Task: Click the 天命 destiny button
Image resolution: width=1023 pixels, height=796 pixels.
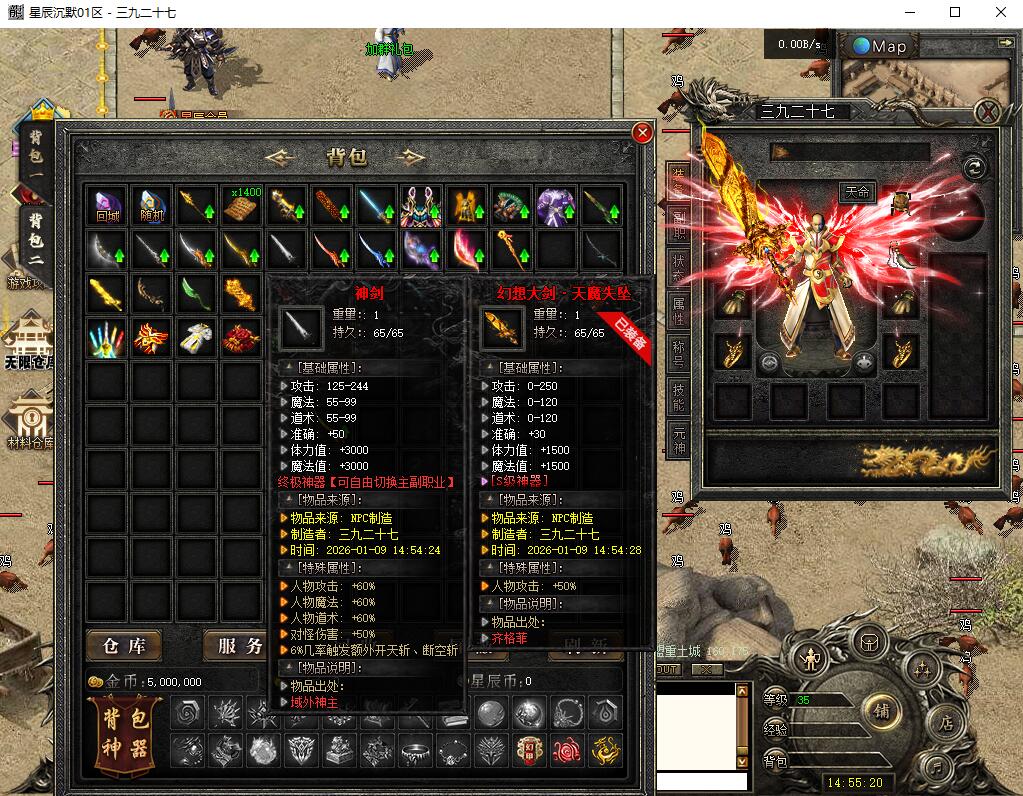Action: click(x=857, y=193)
